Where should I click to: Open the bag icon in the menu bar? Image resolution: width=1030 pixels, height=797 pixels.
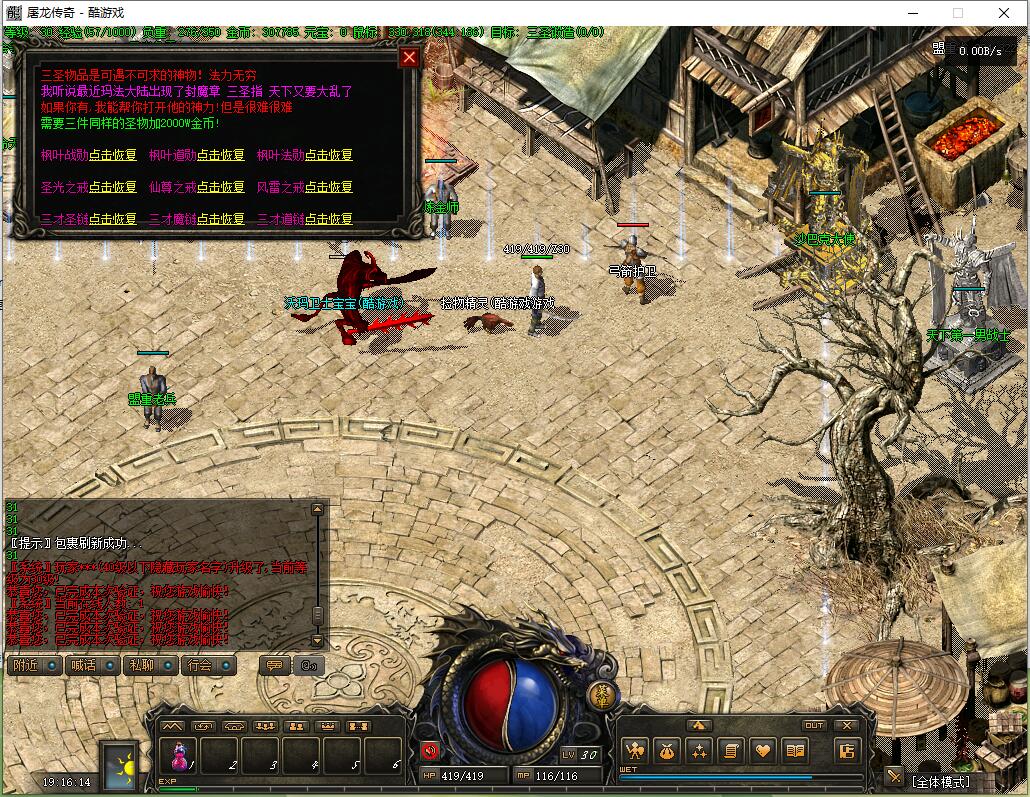[666, 750]
